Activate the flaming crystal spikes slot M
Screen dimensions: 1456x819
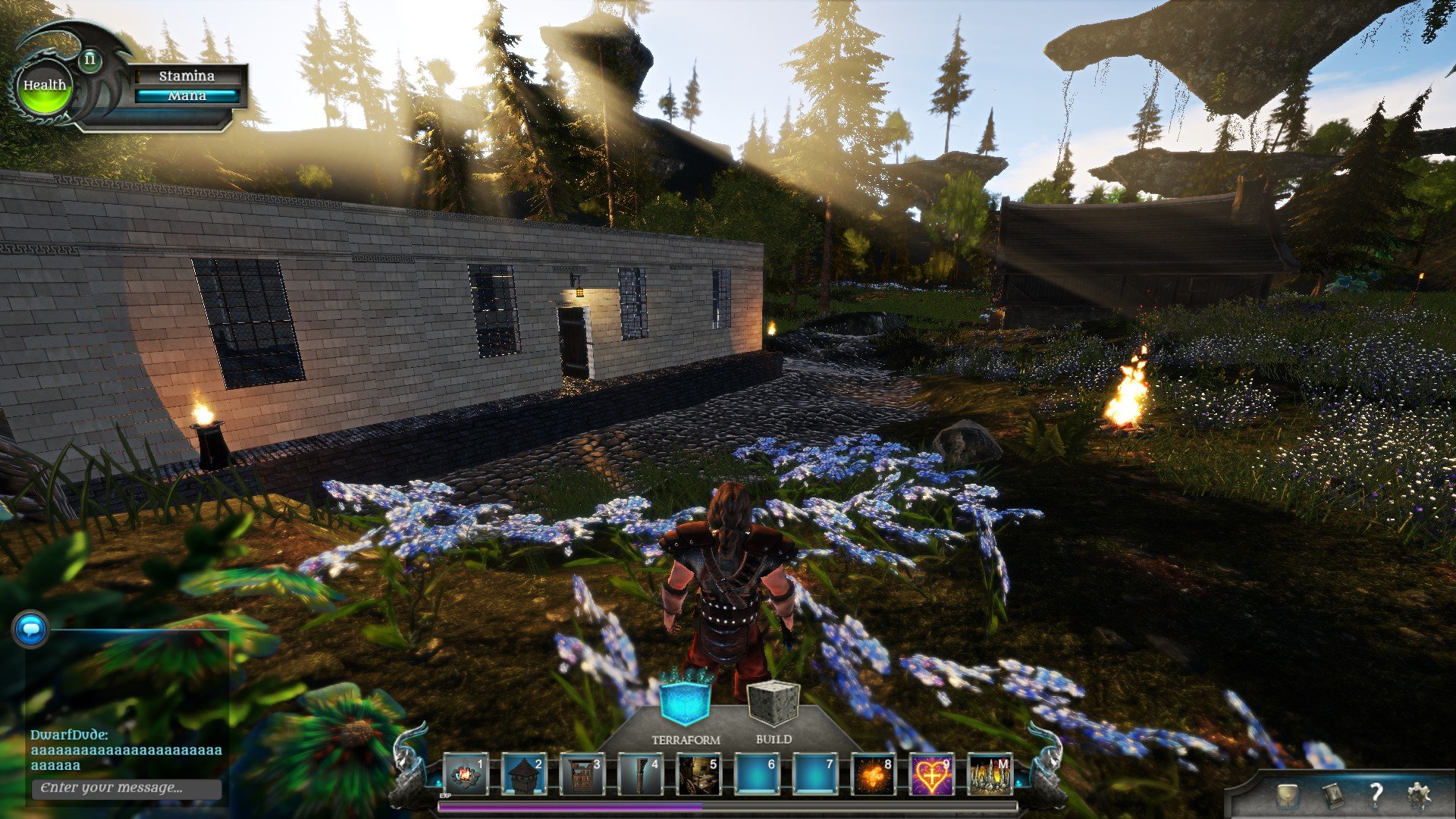[990, 775]
